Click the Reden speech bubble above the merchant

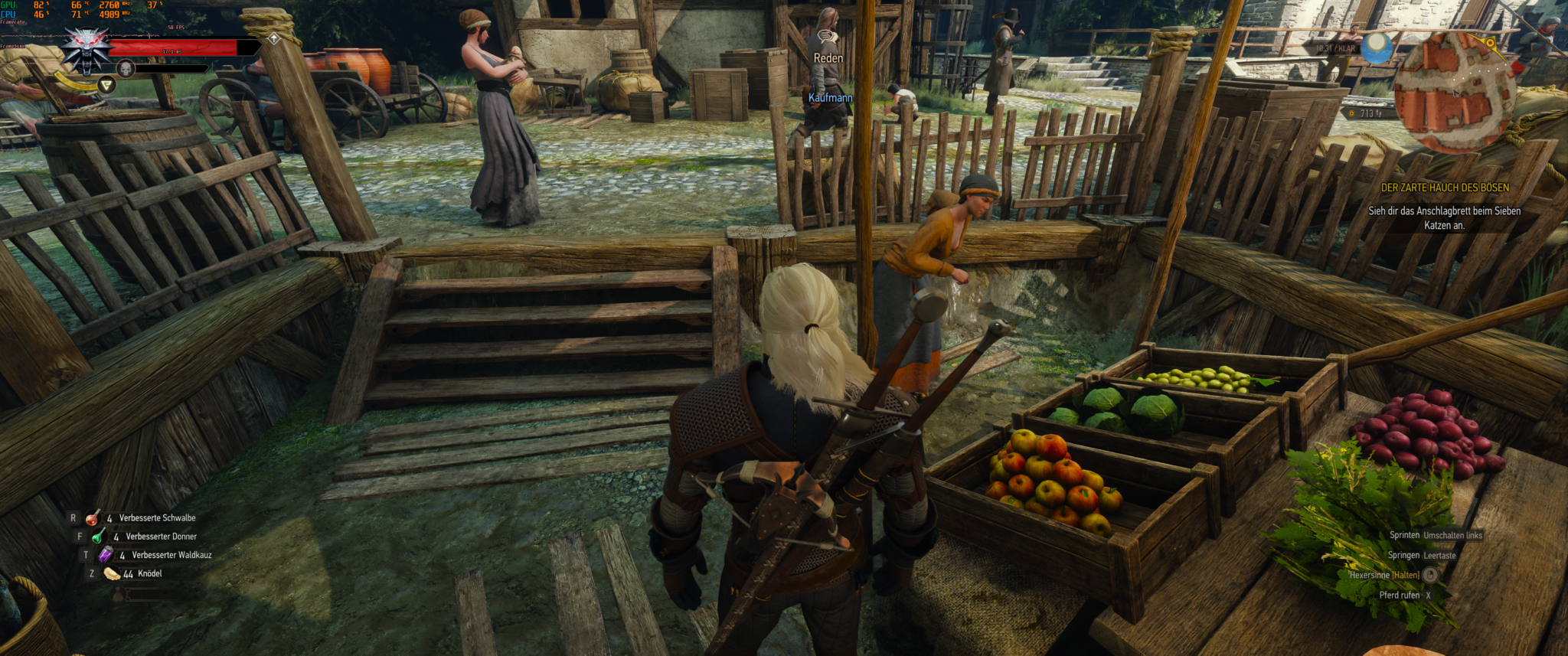point(825,36)
